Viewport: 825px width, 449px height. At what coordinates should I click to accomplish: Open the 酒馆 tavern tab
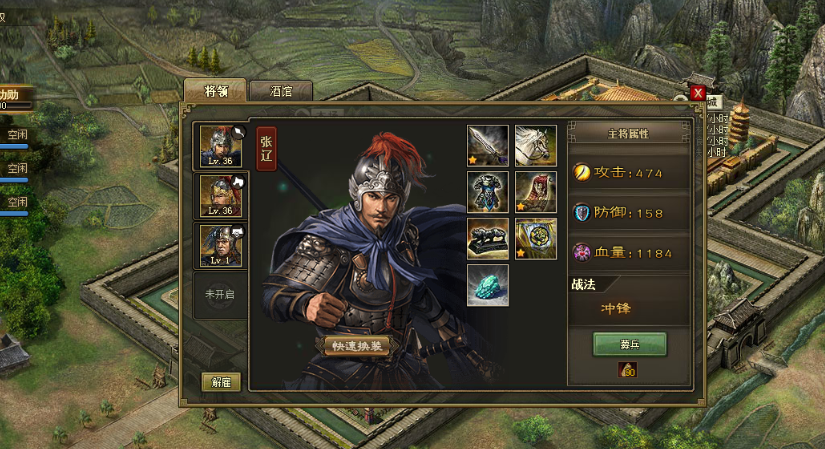click(x=281, y=90)
